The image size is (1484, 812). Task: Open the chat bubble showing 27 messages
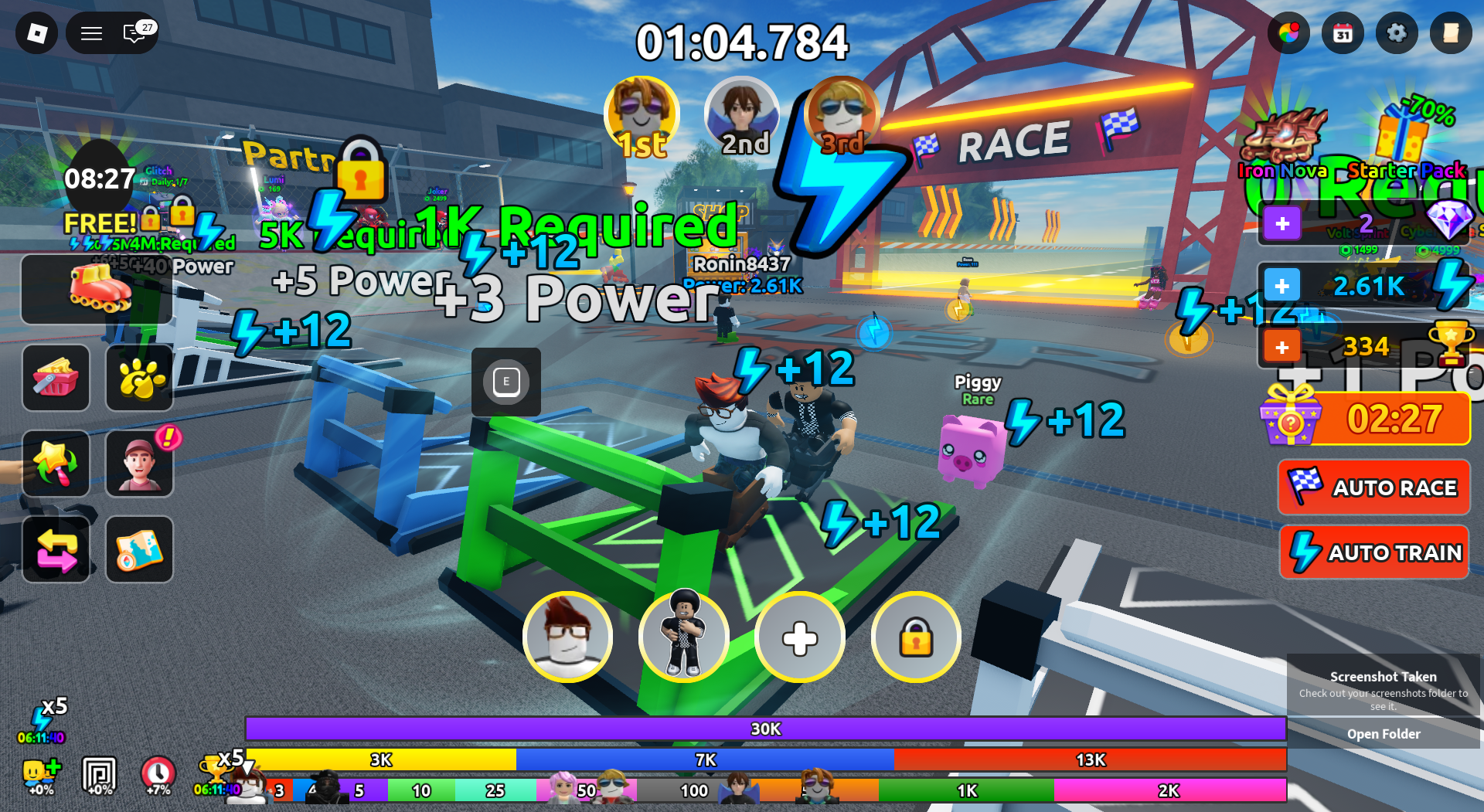(133, 33)
